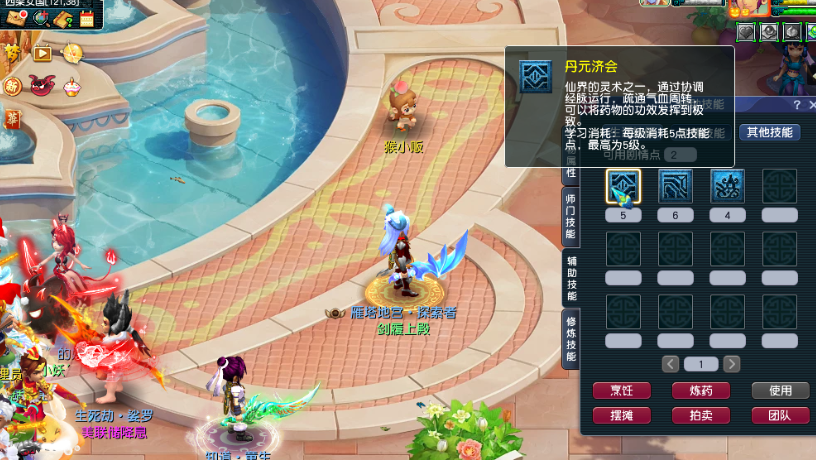816x460 pixels.
Task: Click the 使用 use button
Action: [780, 391]
